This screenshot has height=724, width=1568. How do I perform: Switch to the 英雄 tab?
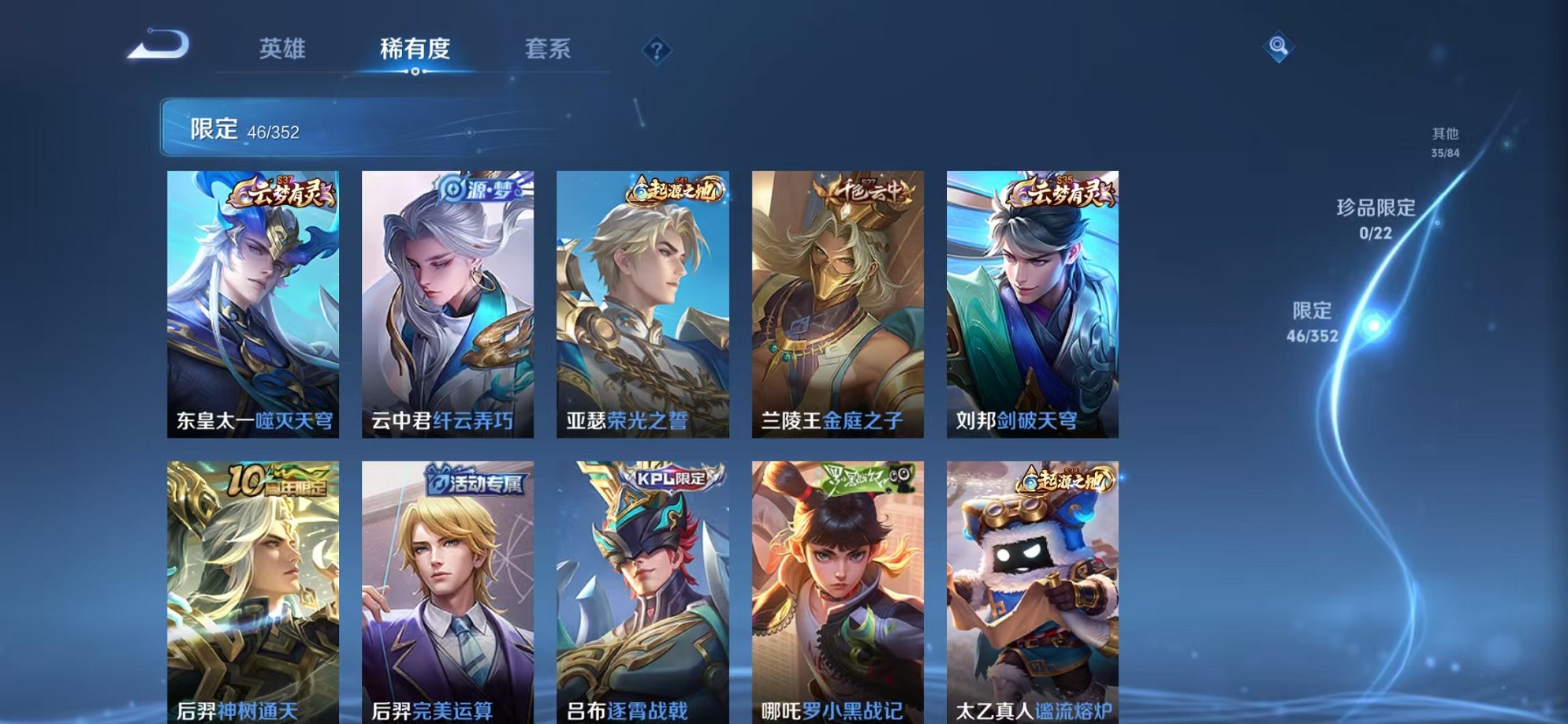click(x=285, y=49)
